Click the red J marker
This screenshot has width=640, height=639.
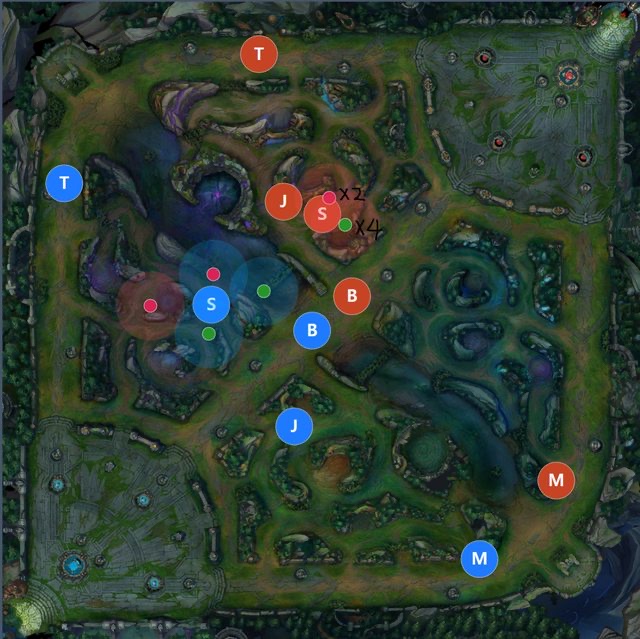284,202
